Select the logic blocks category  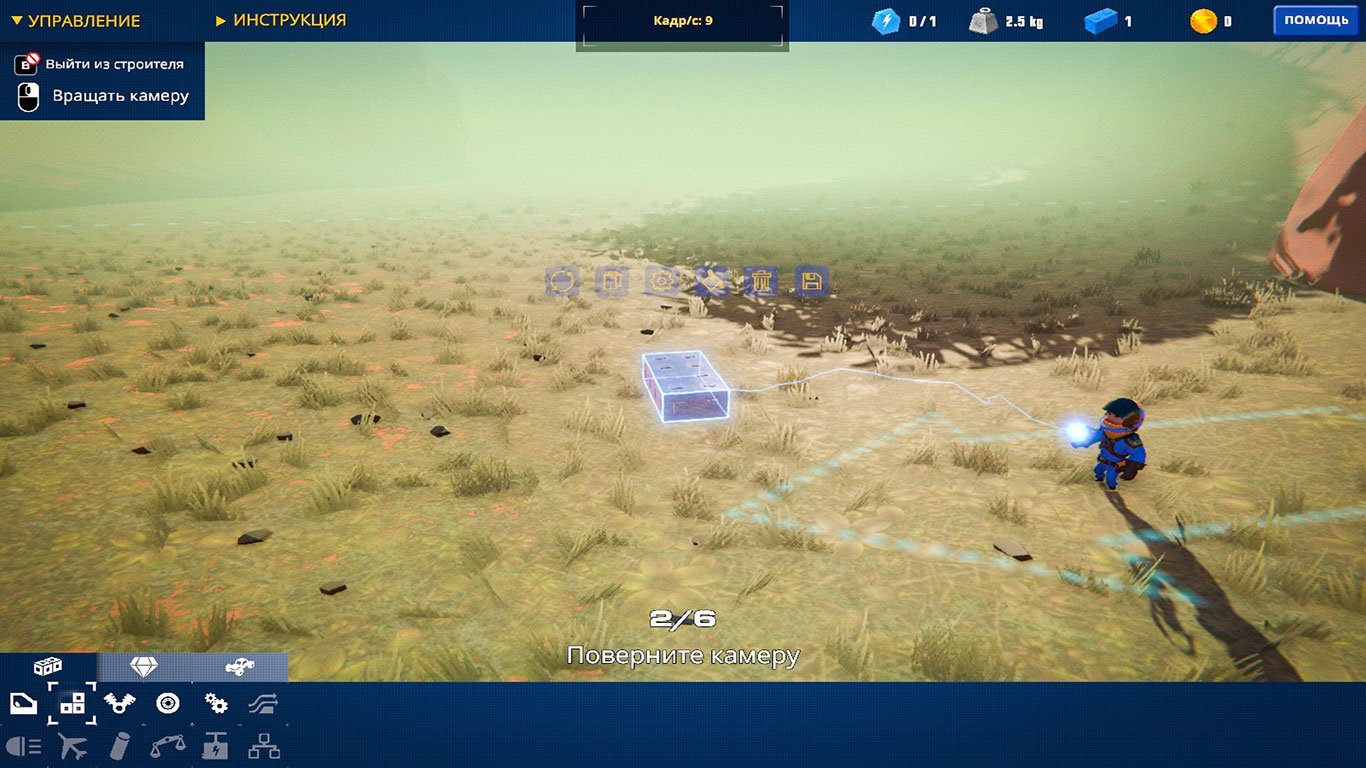[263, 745]
